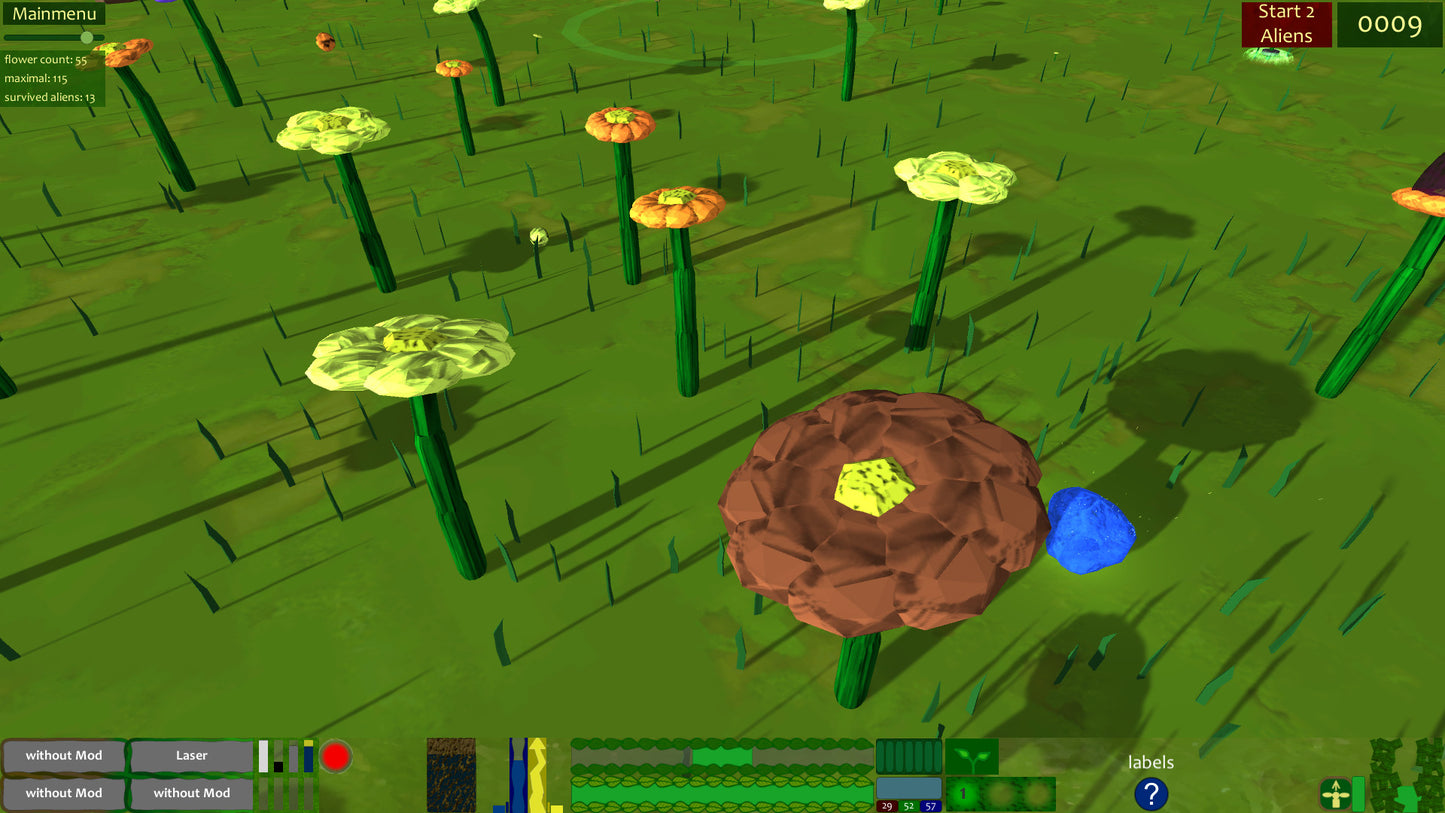Toggle the labels display

[x=1150, y=762]
